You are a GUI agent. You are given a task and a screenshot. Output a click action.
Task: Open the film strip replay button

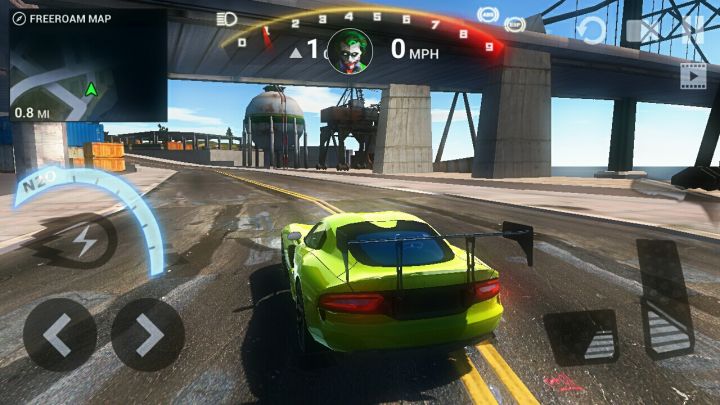coord(692,74)
